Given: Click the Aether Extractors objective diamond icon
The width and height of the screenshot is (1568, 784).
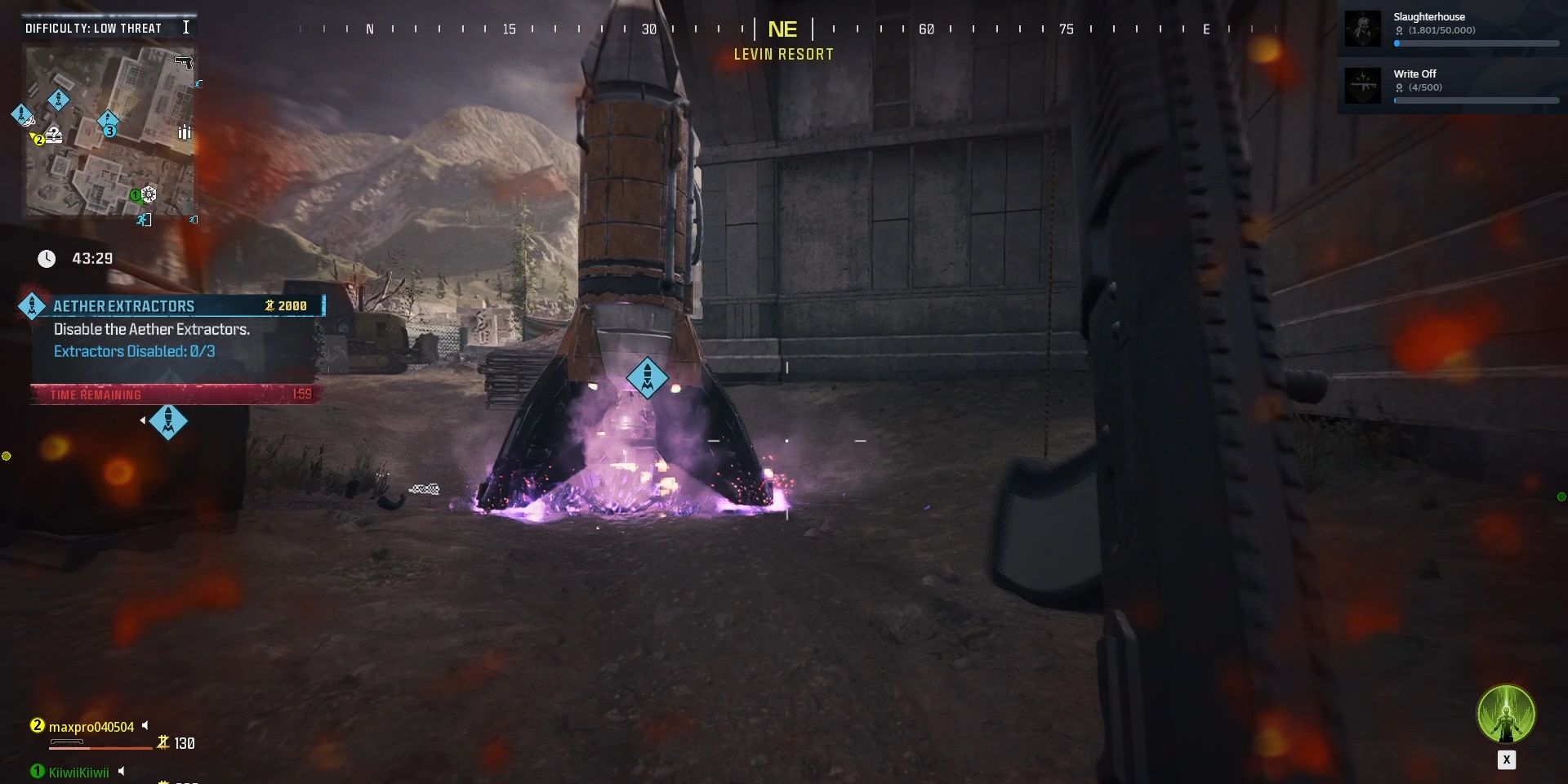Looking at the screenshot, I should pos(33,306).
